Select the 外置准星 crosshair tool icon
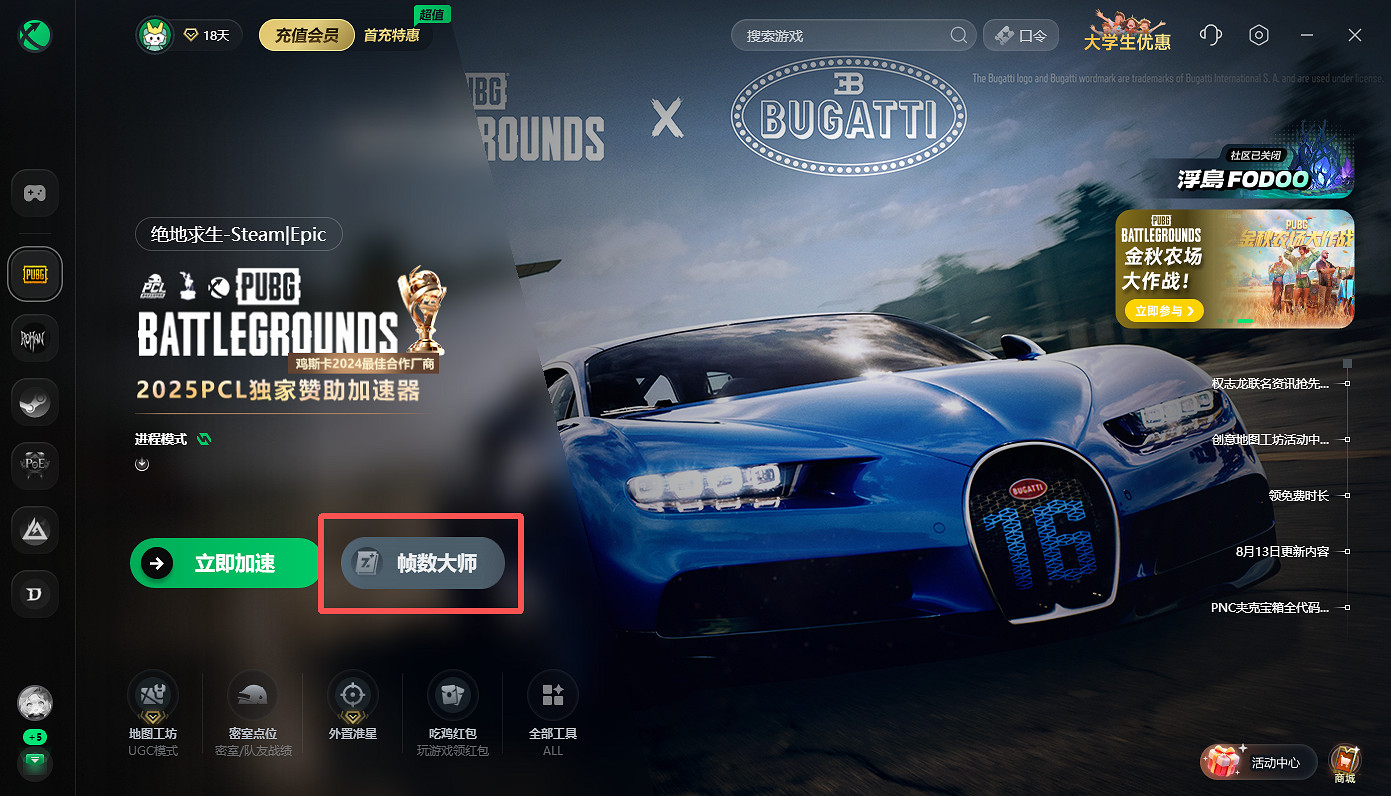This screenshot has height=796, width=1391. pos(352,694)
